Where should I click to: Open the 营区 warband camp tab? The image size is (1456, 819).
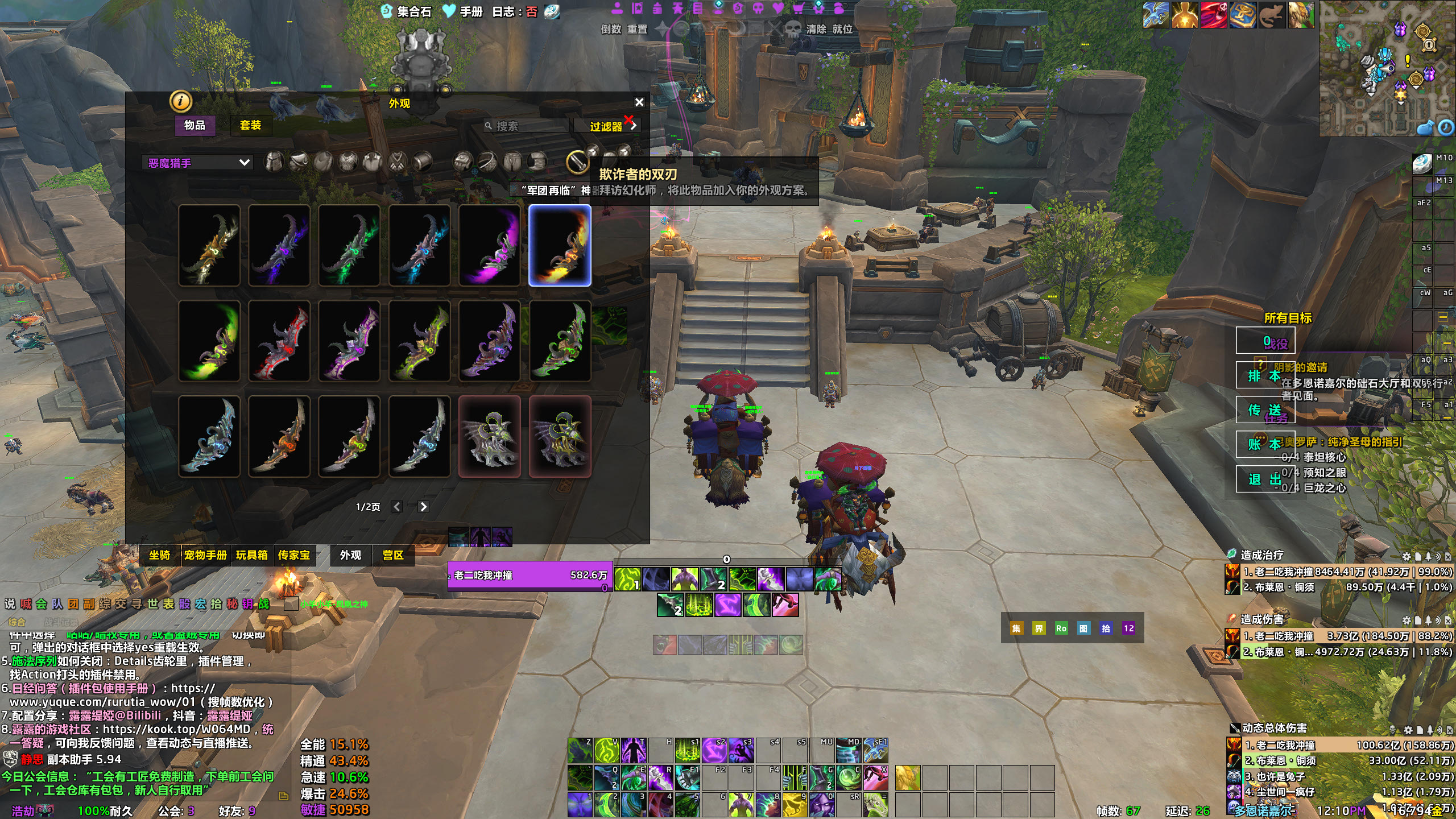pos(393,555)
